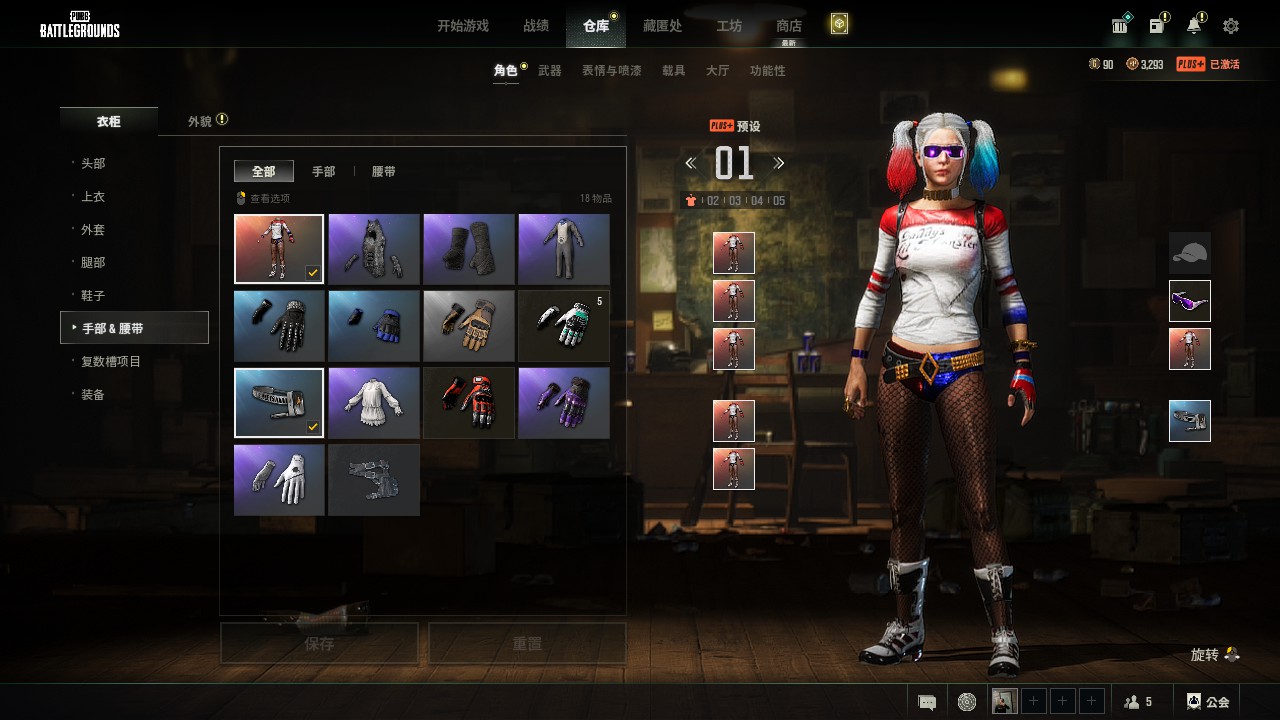Choose the 鞋子 shoes category
Image resolution: width=1280 pixels, height=720 pixels.
pyautogui.click(x=93, y=296)
